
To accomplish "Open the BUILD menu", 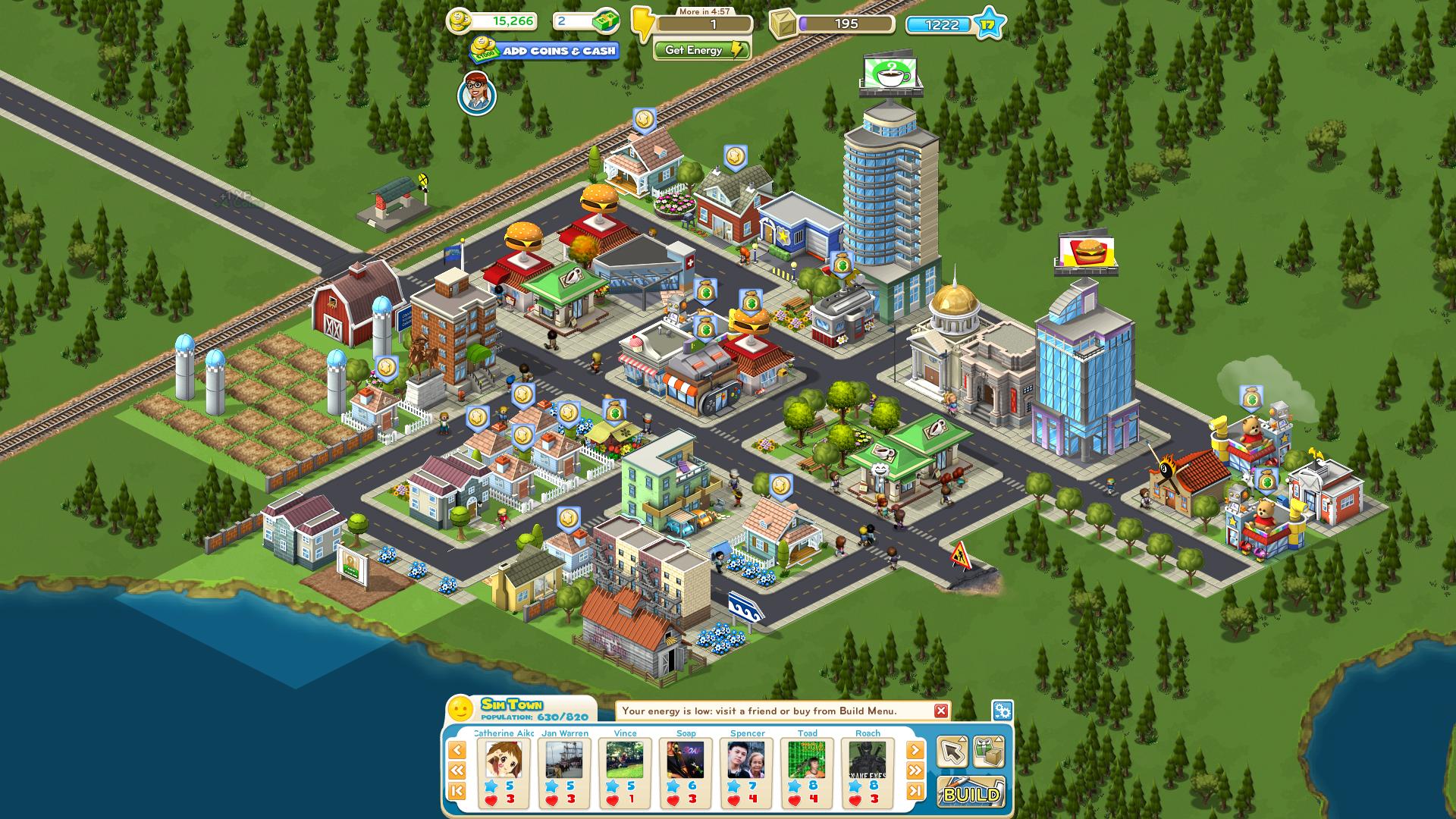I will 972,792.
